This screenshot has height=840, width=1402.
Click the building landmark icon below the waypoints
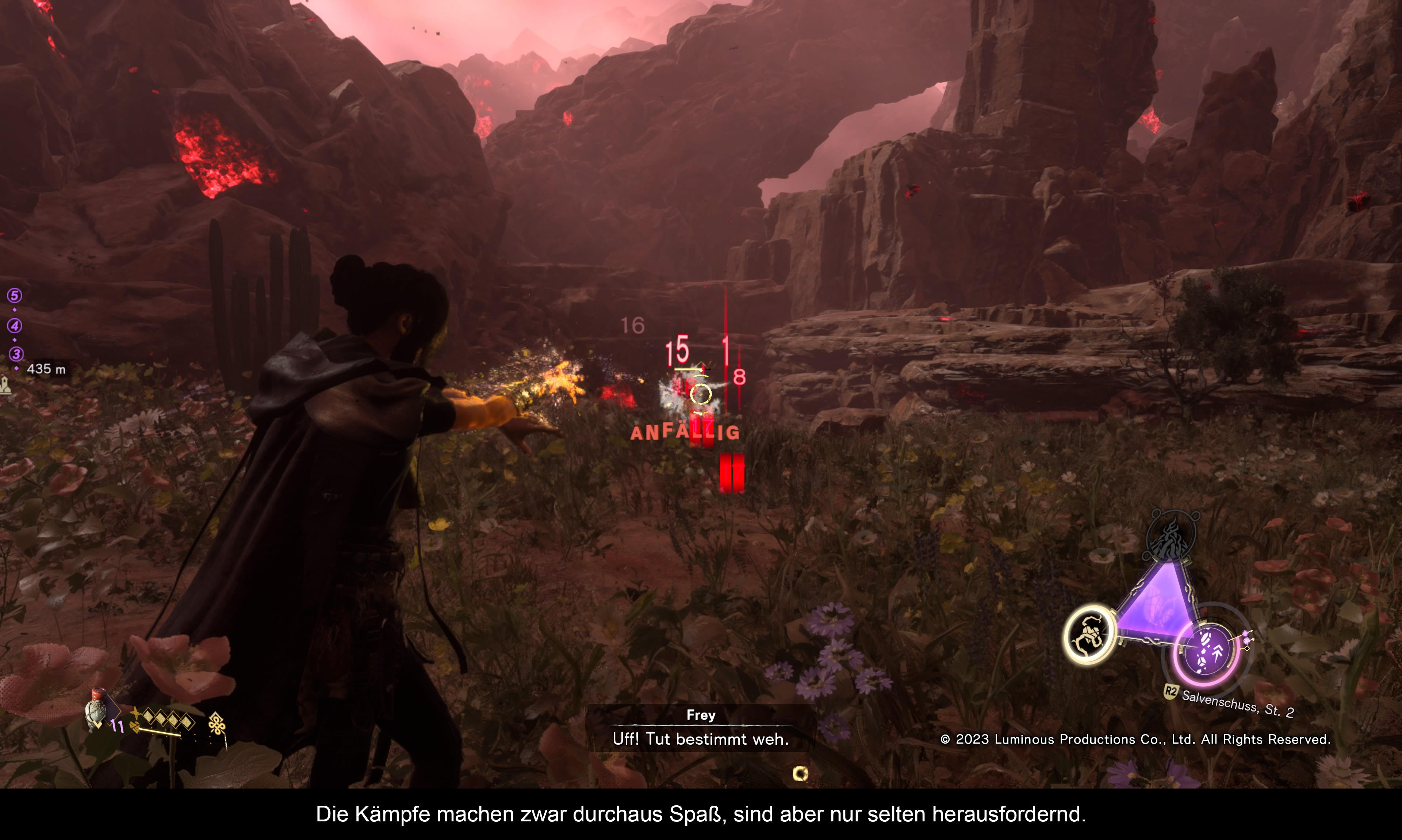tap(6, 386)
